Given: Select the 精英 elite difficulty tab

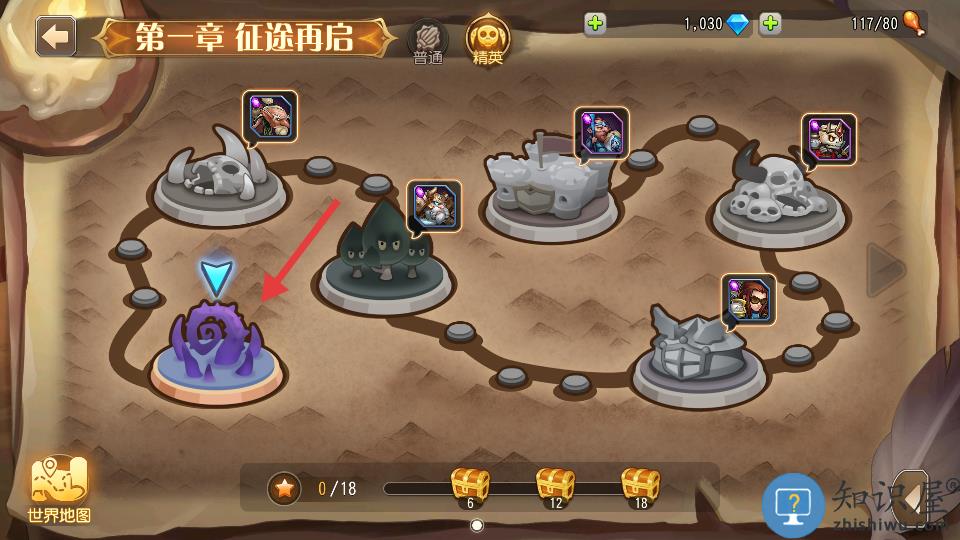Looking at the screenshot, I should 487,40.
